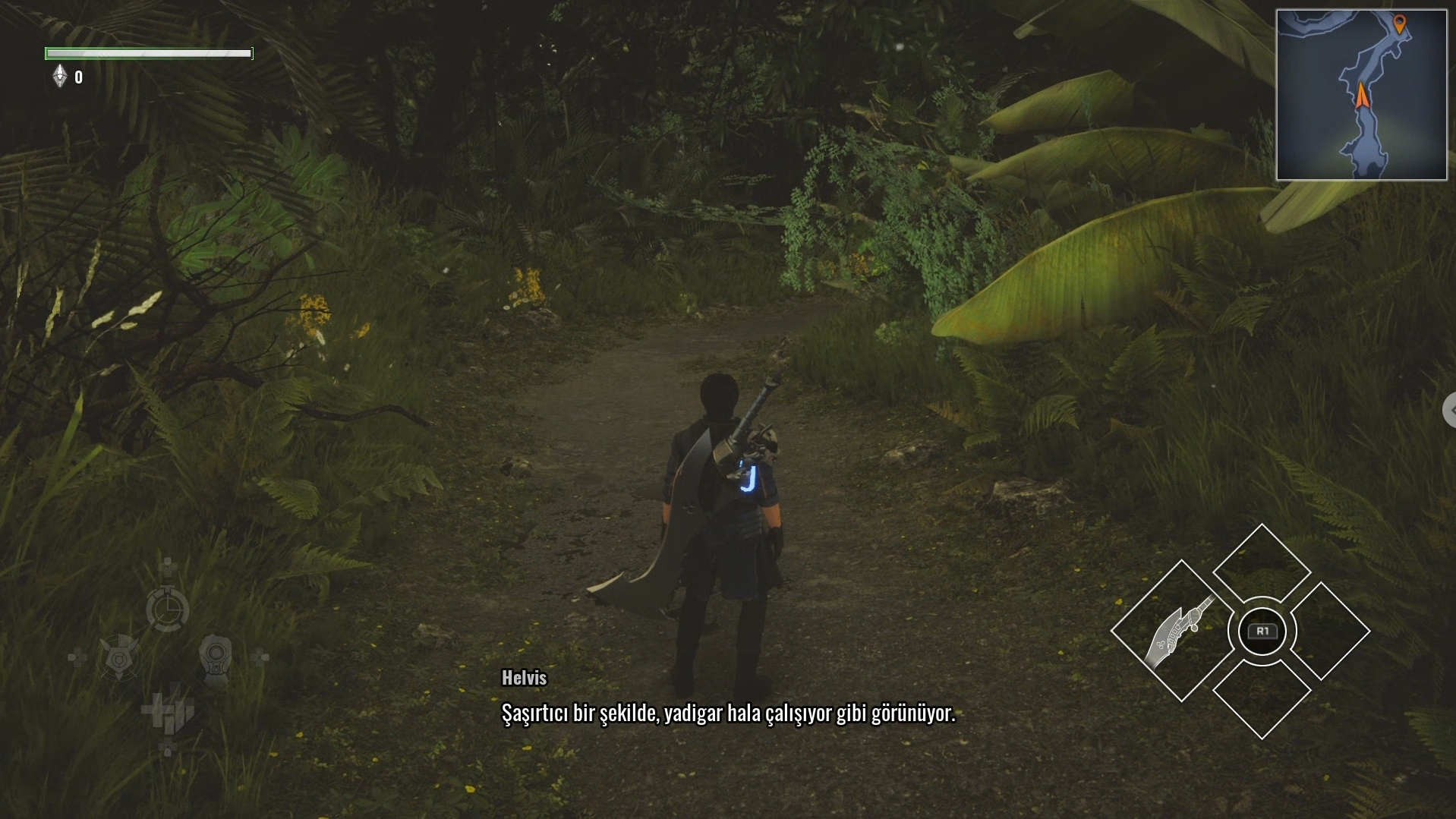This screenshot has width=1456, height=819.
Task: Activate the stopwatch gadget icon
Action: tap(167, 608)
